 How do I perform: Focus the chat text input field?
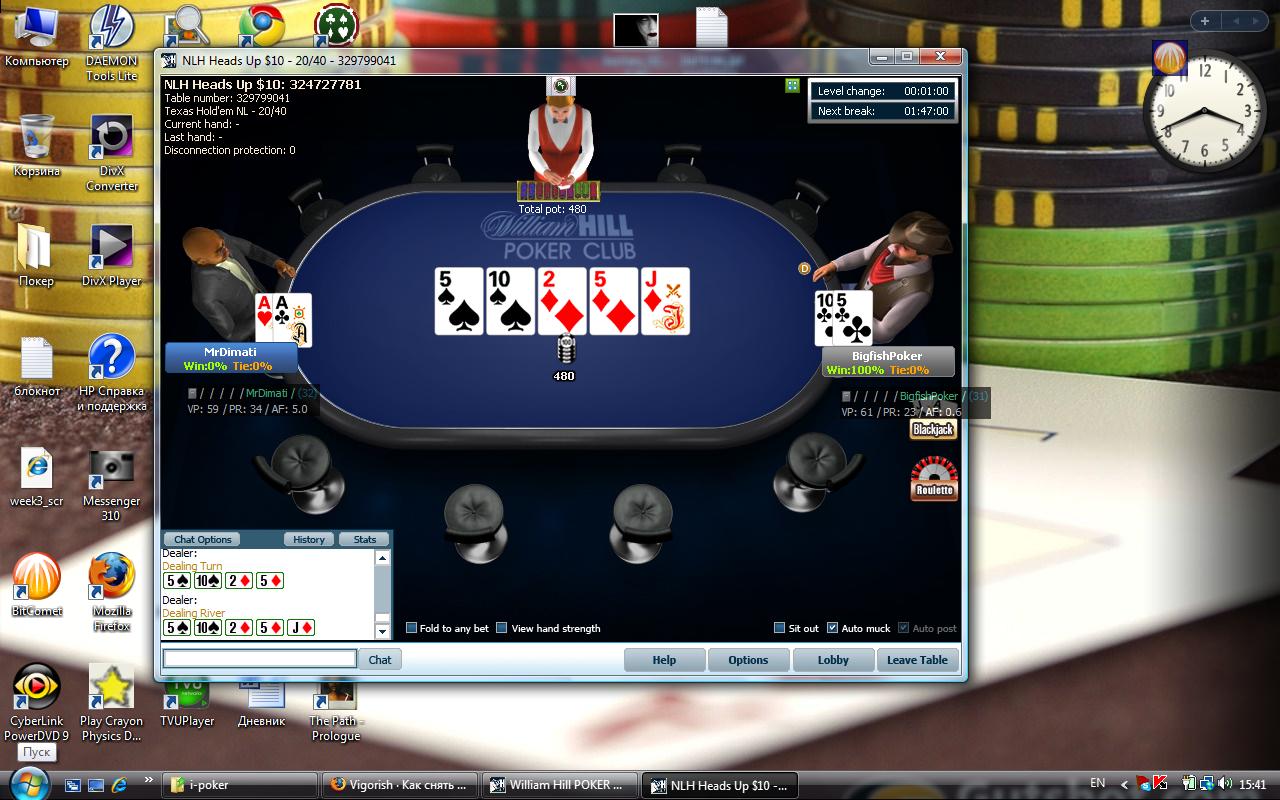[260, 659]
